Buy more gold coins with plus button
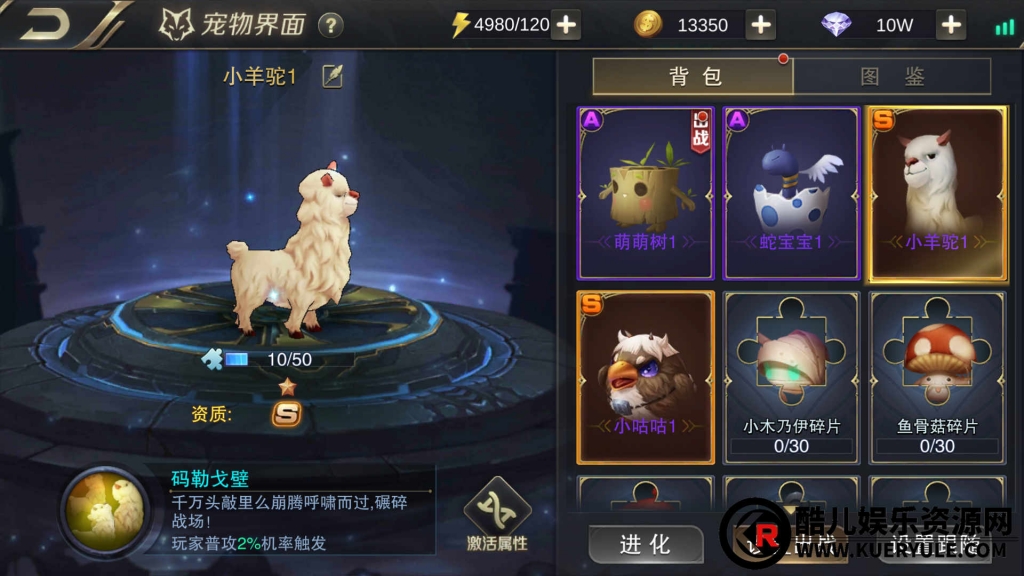The width and height of the screenshot is (1024, 576). (x=761, y=25)
